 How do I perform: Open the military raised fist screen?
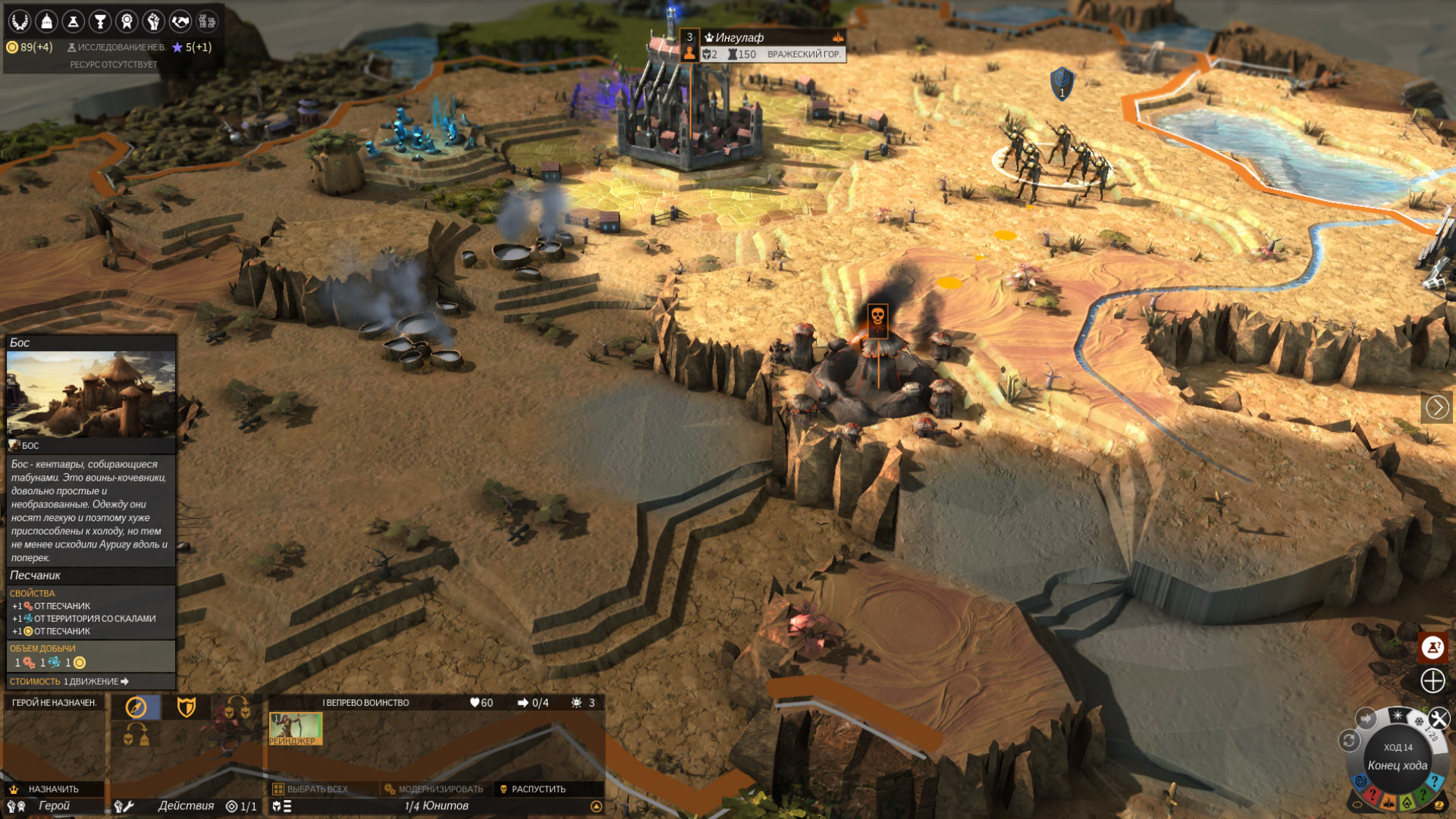click(153, 21)
